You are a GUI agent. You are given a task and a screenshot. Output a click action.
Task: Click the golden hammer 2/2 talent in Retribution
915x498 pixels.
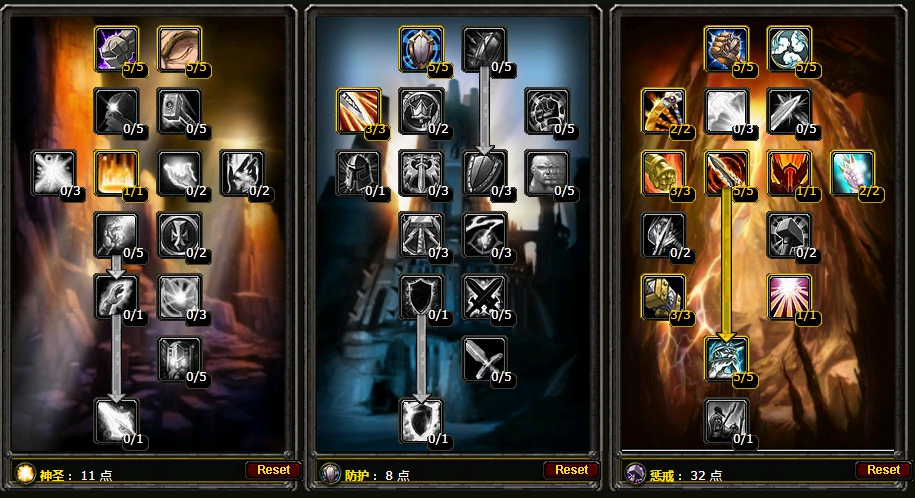coord(663,110)
